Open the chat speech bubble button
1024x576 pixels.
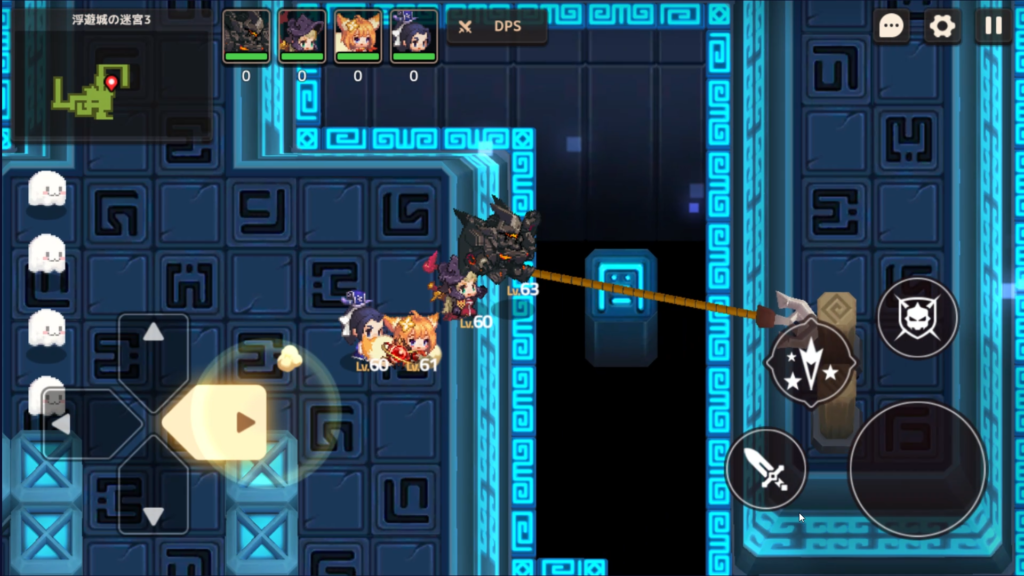point(891,26)
